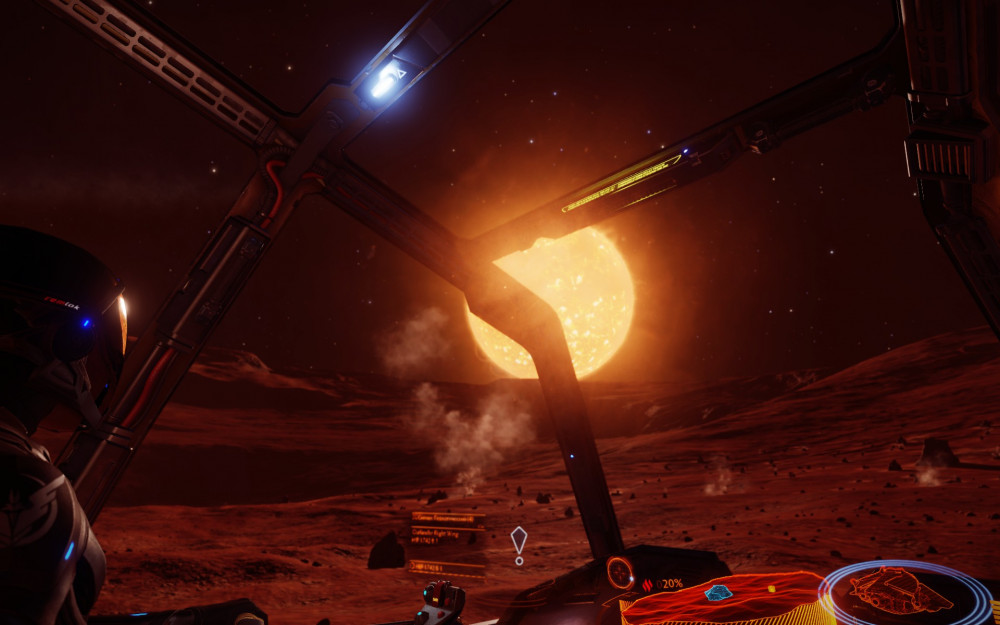Select the SRV hologram status display
This screenshot has width=1000, height=625.
904,591
